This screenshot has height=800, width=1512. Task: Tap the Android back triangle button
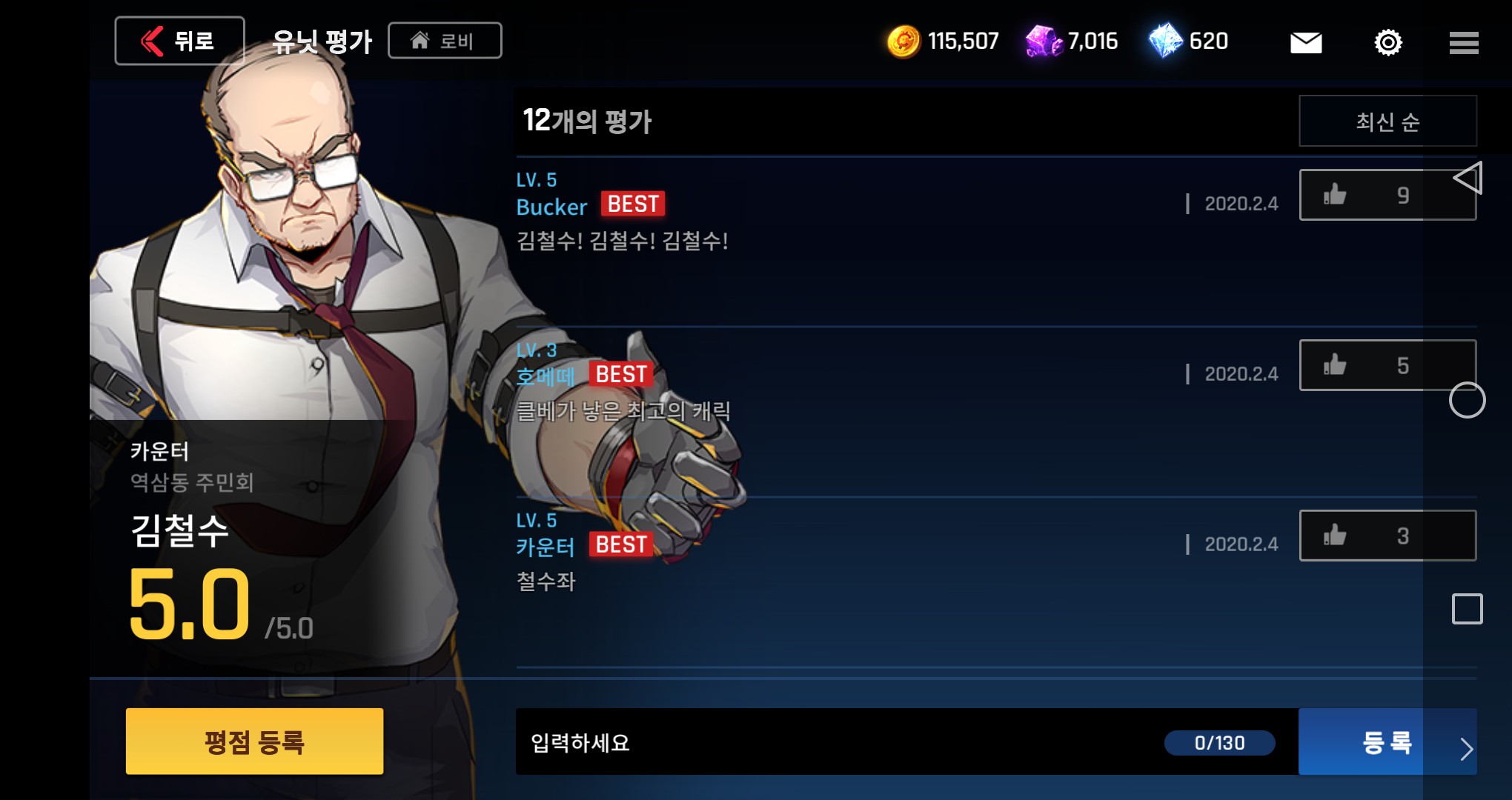coord(1468,178)
